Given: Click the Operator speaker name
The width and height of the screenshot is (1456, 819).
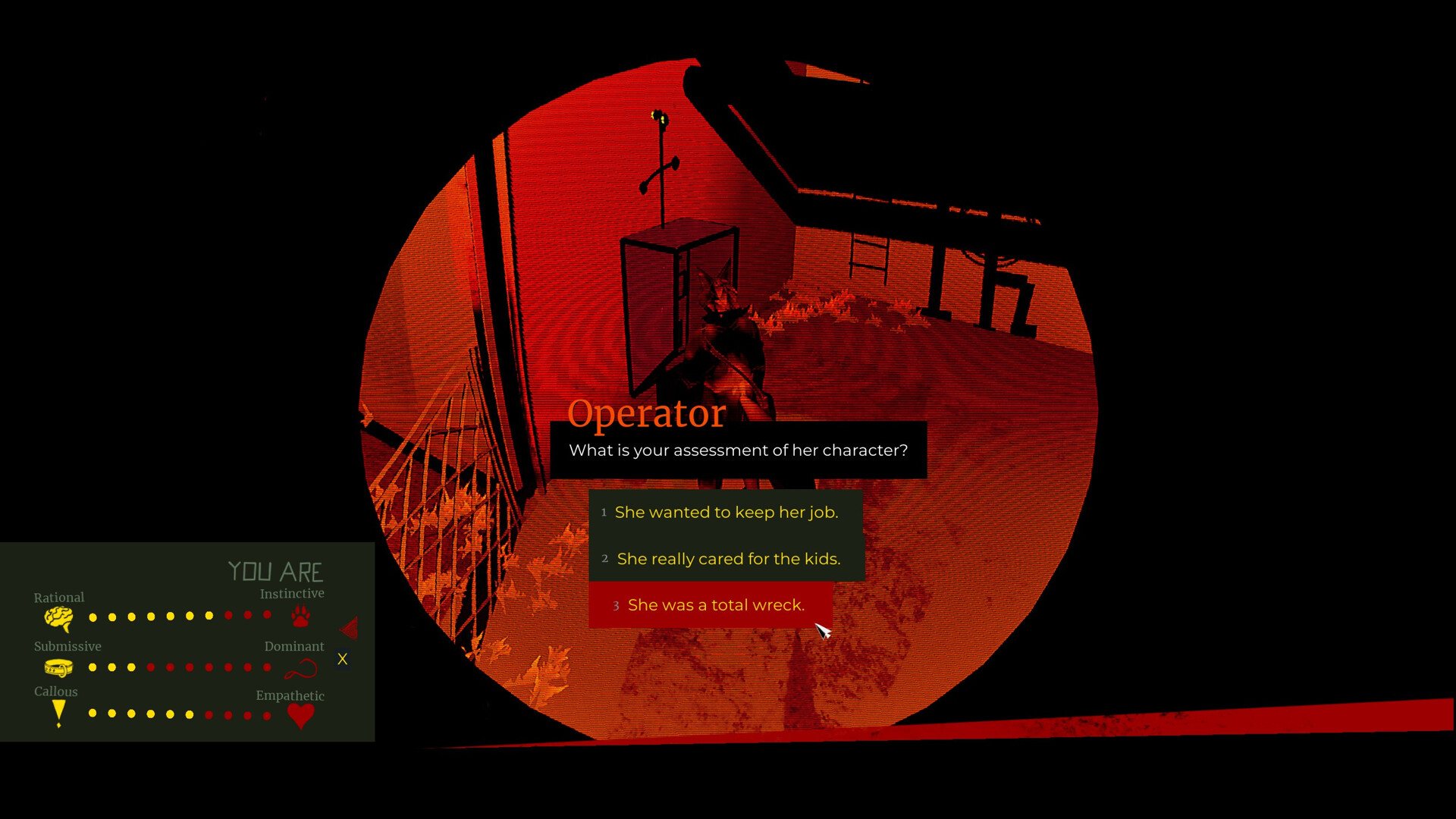Looking at the screenshot, I should tap(646, 413).
